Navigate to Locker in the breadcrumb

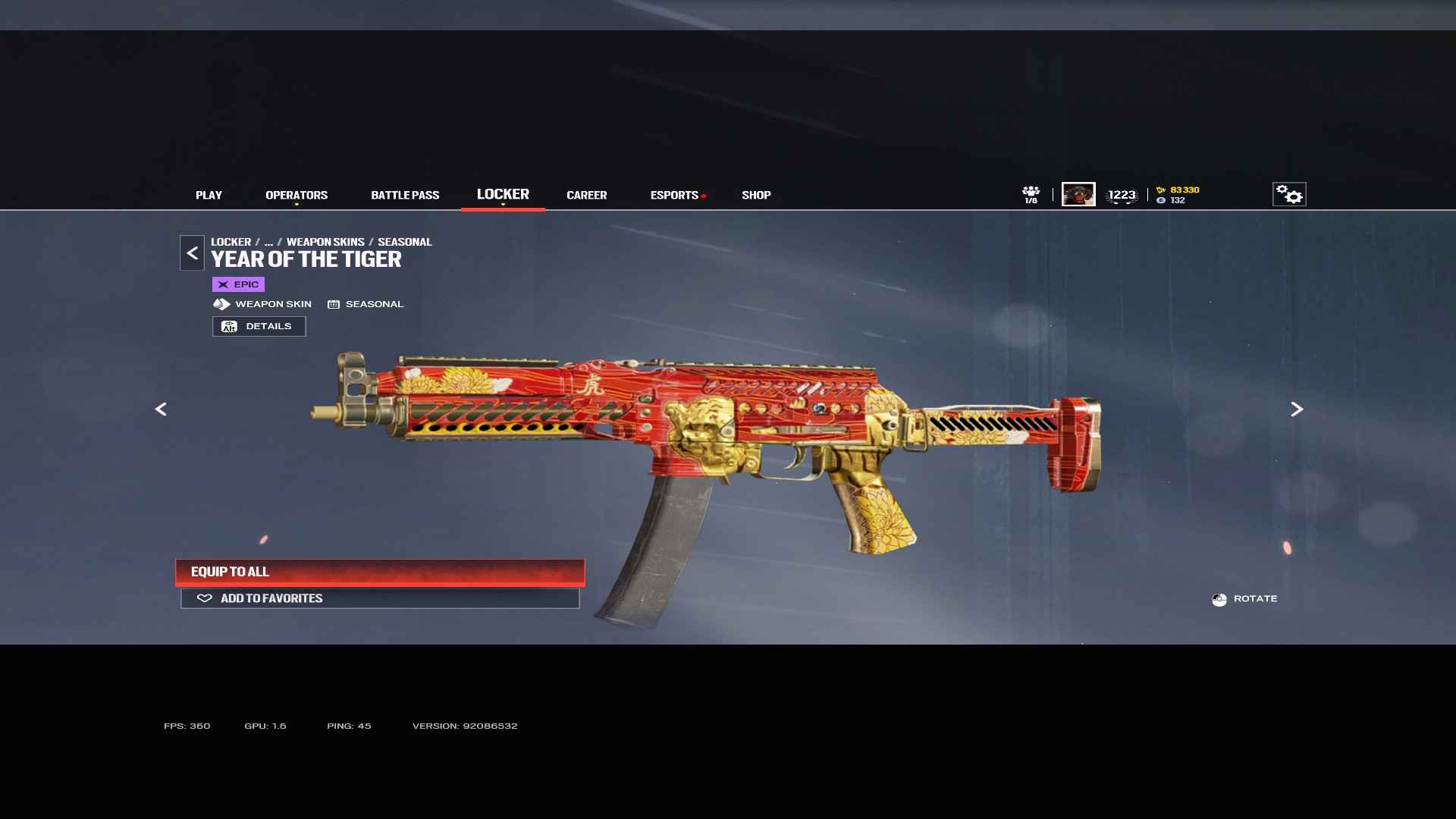pyautogui.click(x=231, y=242)
